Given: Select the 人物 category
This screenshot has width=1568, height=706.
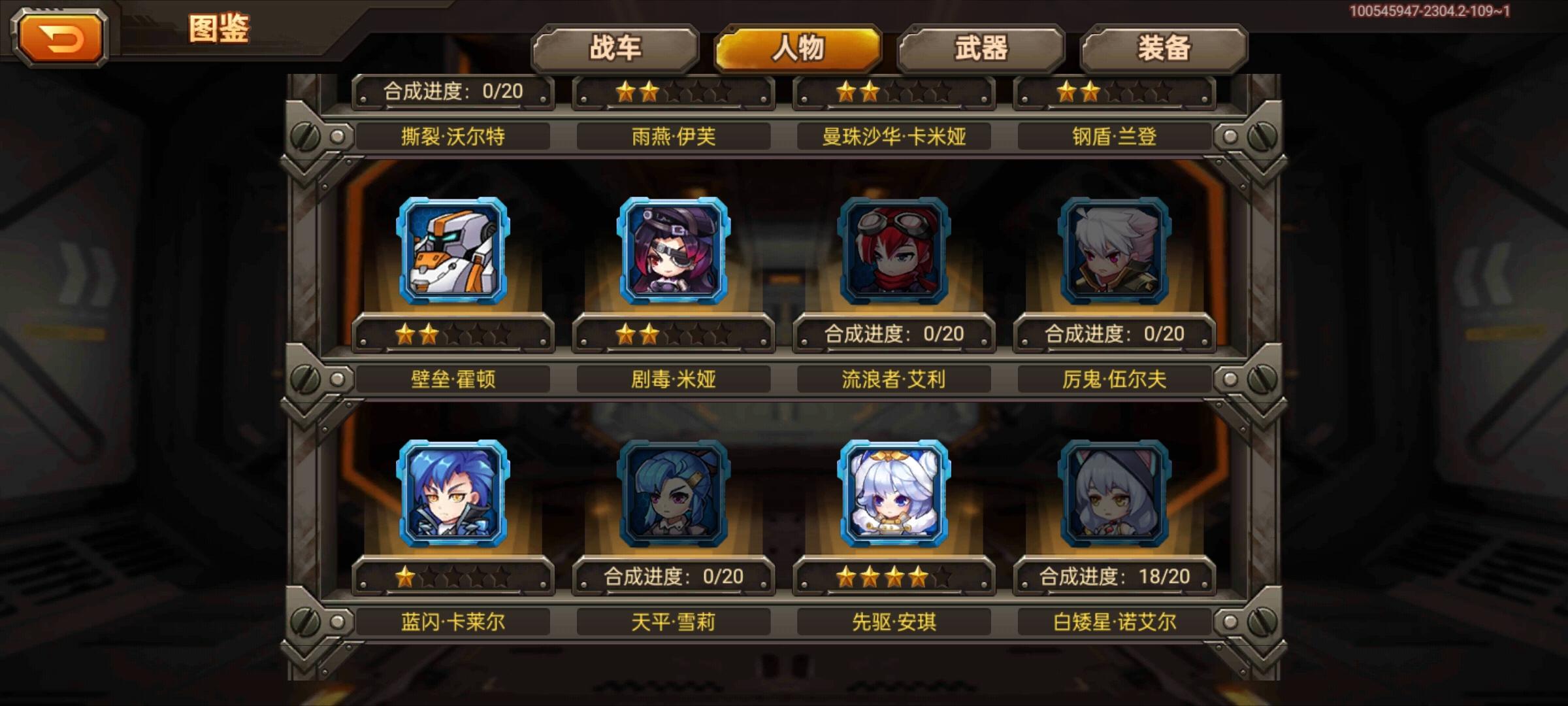Looking at the screenshot, I should pyautogui.click(x=798, y=47).
